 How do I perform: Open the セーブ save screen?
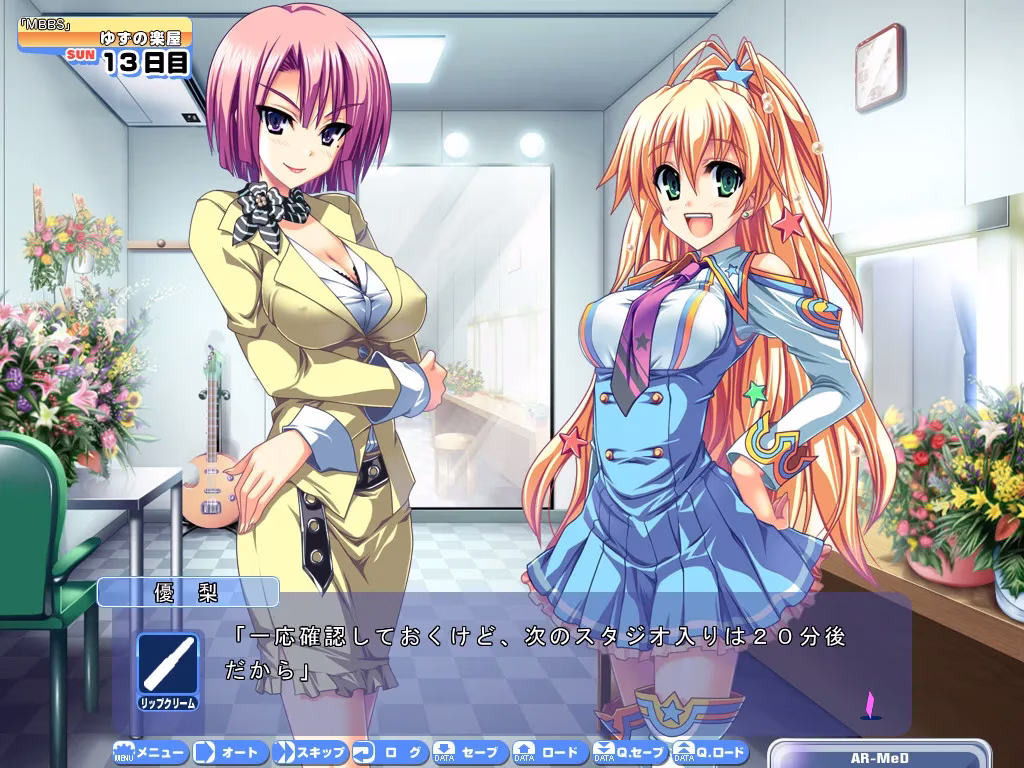(470, 752)
